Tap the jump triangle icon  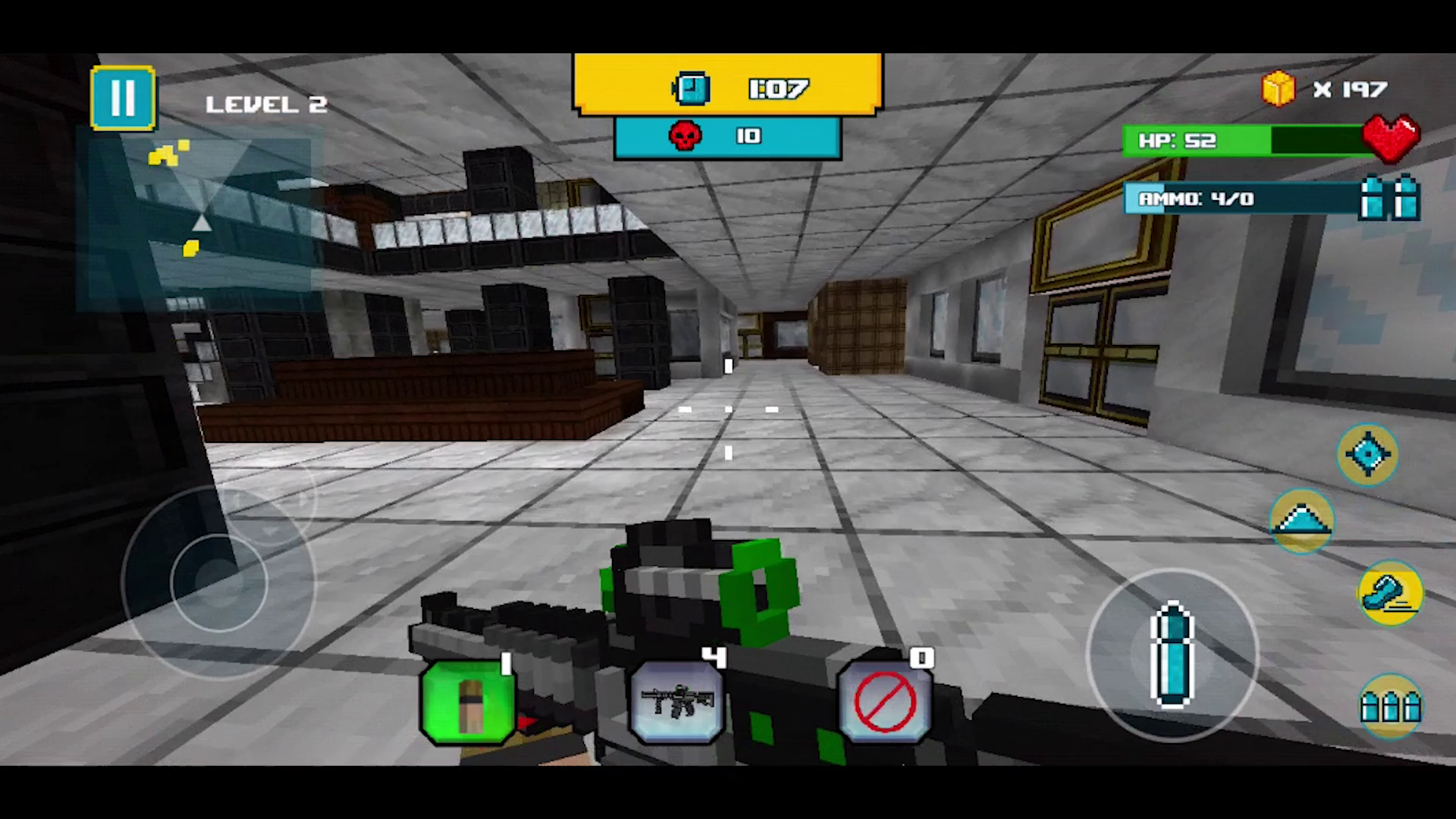[1302, 520]
